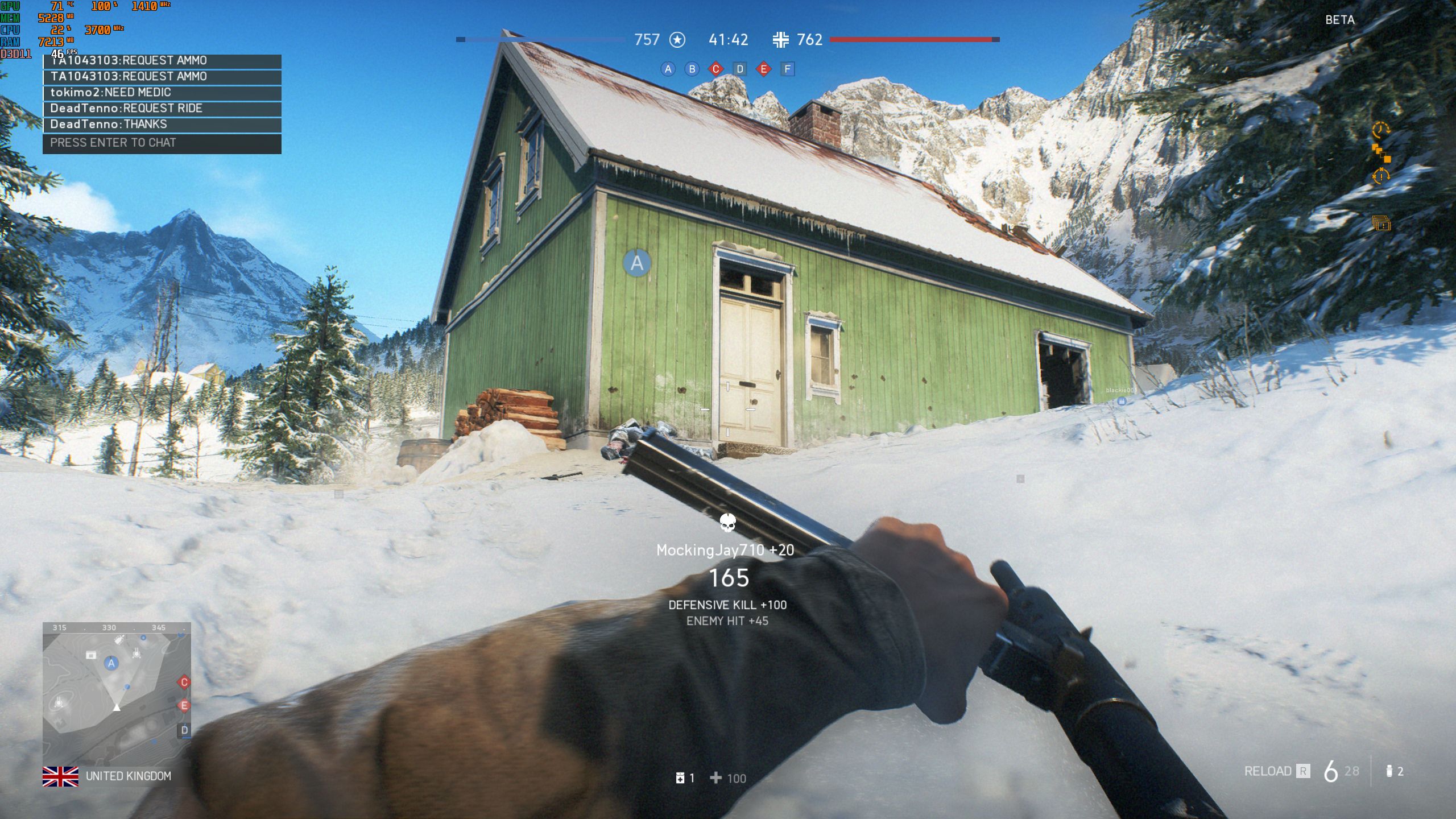Click tokimo2's NEED MEDIC chat message
The image size is (1456, 819).
[162, 93]
